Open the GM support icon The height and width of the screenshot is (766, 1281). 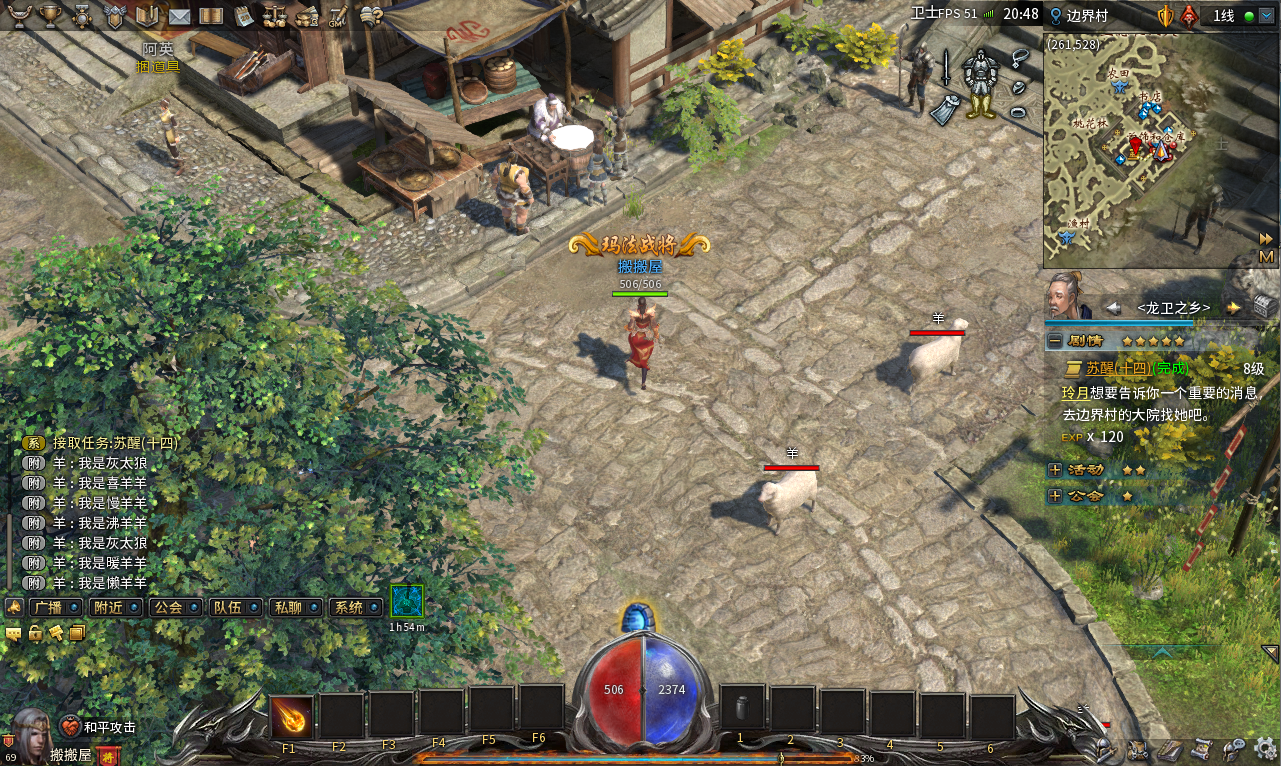point(338,15)
